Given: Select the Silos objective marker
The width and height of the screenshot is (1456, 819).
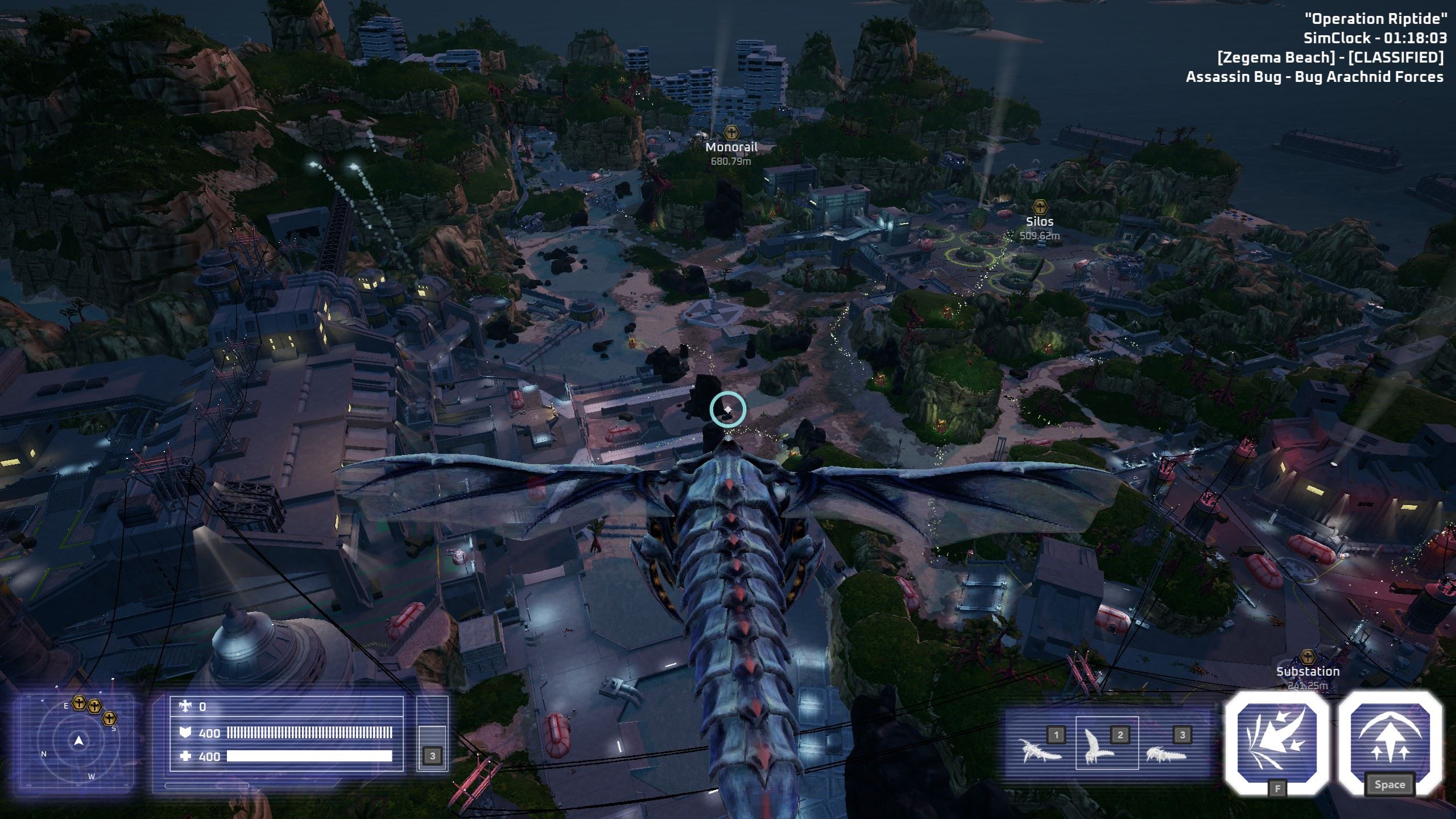Looking at the screenshot, I should coord(1040,206).
